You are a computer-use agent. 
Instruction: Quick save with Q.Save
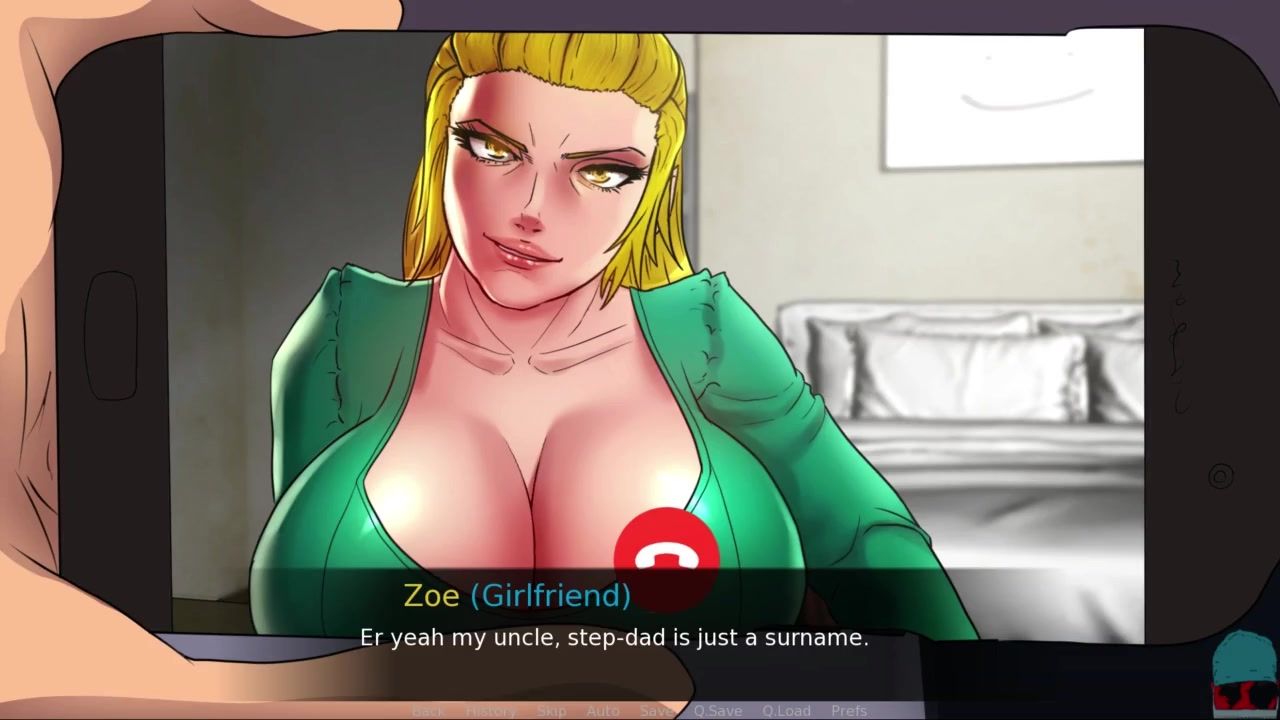718,711
